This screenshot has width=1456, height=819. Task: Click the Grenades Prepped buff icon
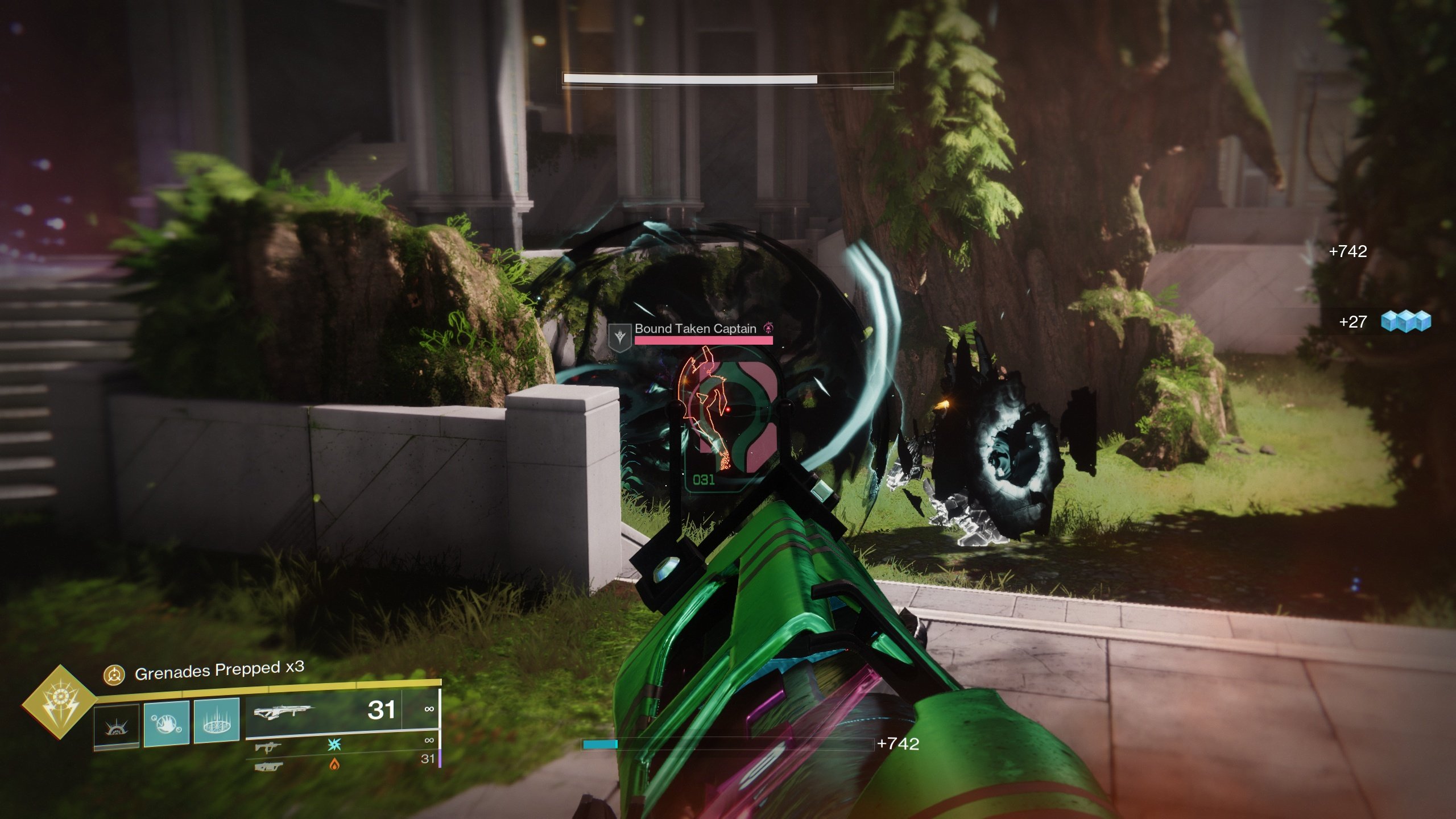[114, 675]
